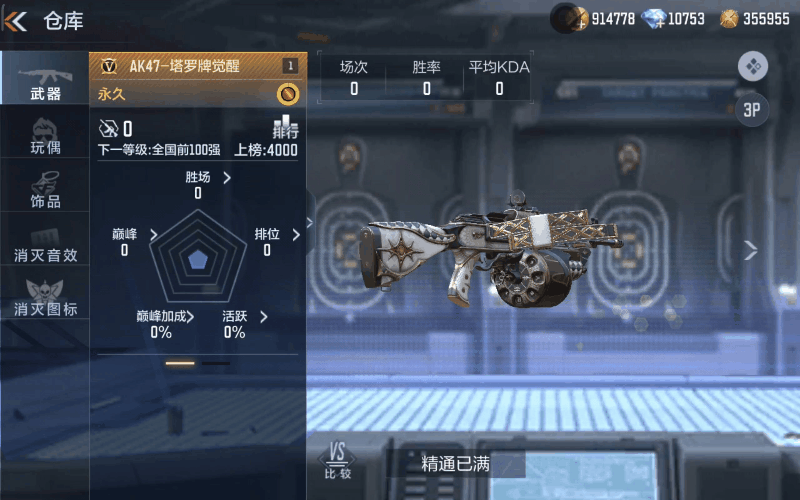Screen dimensions: 800x500
Task: Open the 消灭音效 kill sound tab
Action: click(45, 243)
